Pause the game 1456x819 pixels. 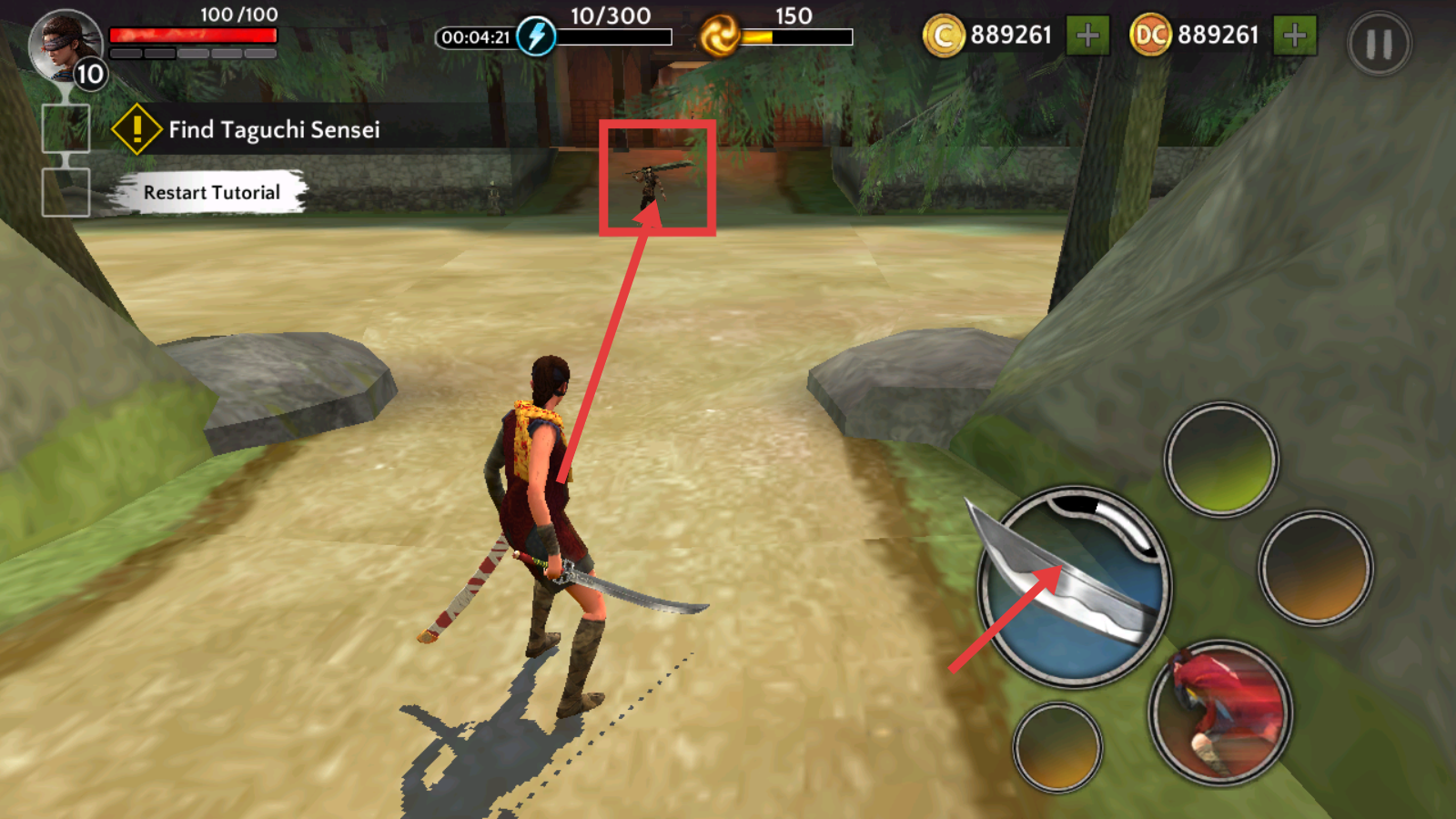[1379, 44]
